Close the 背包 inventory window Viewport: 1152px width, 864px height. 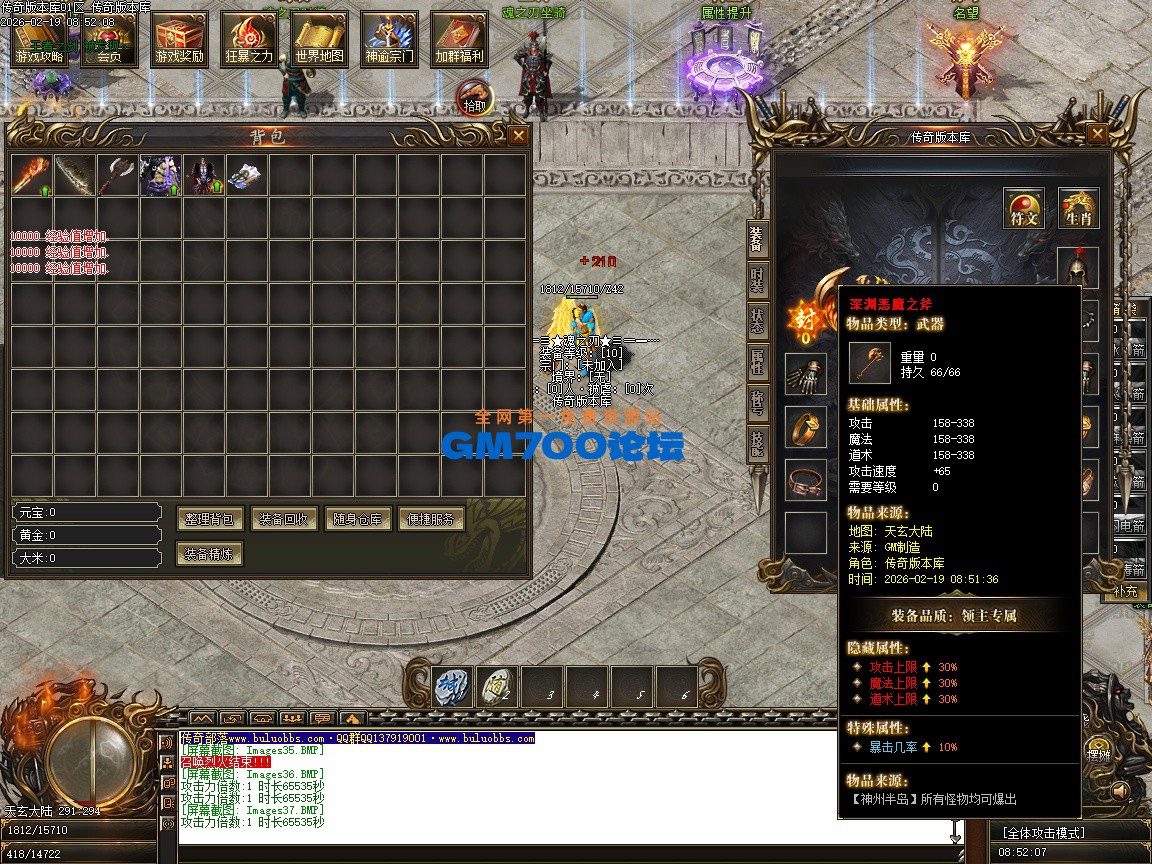(x=518, y=135)
